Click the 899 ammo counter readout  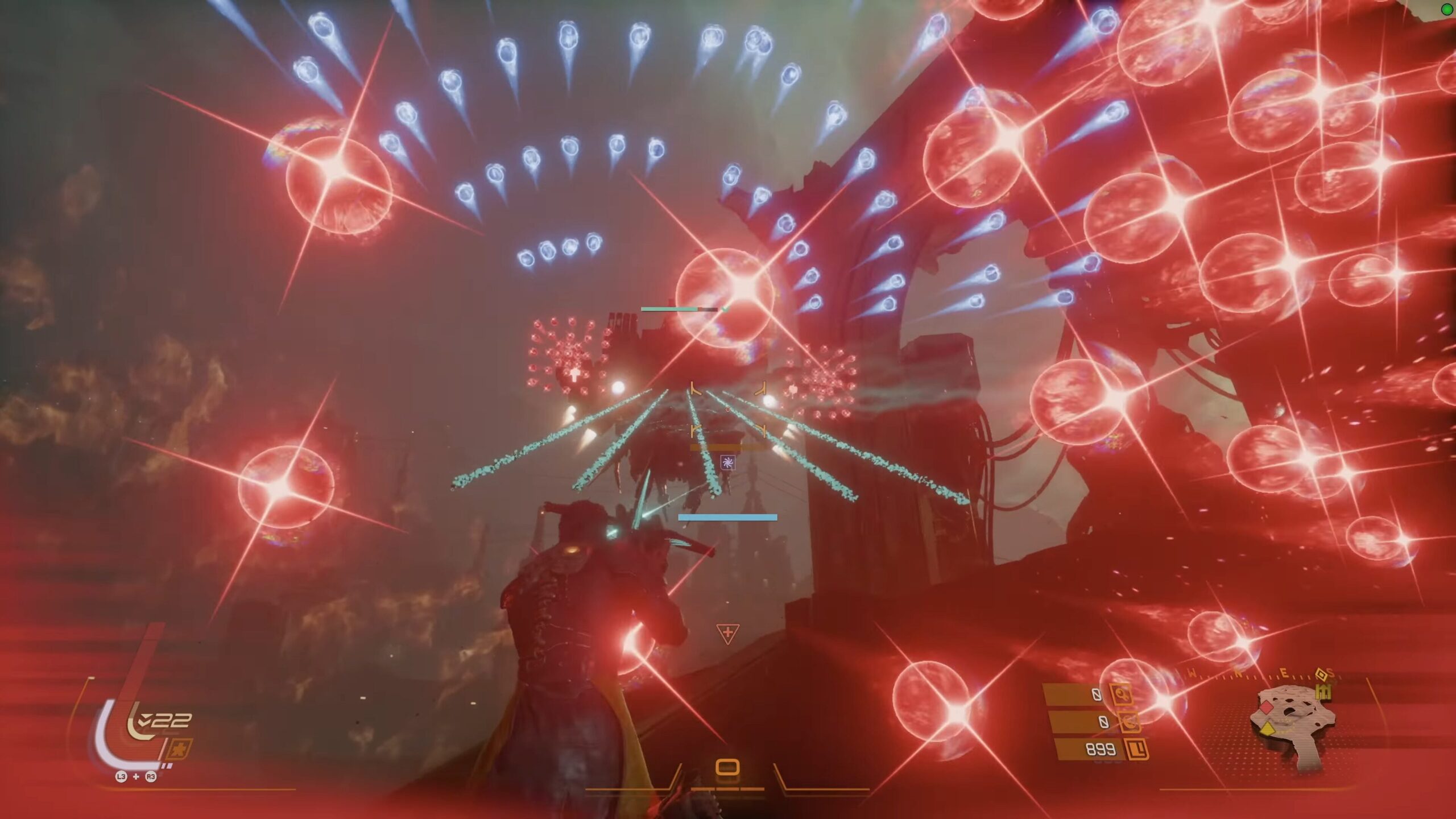tap(1101, 750)
